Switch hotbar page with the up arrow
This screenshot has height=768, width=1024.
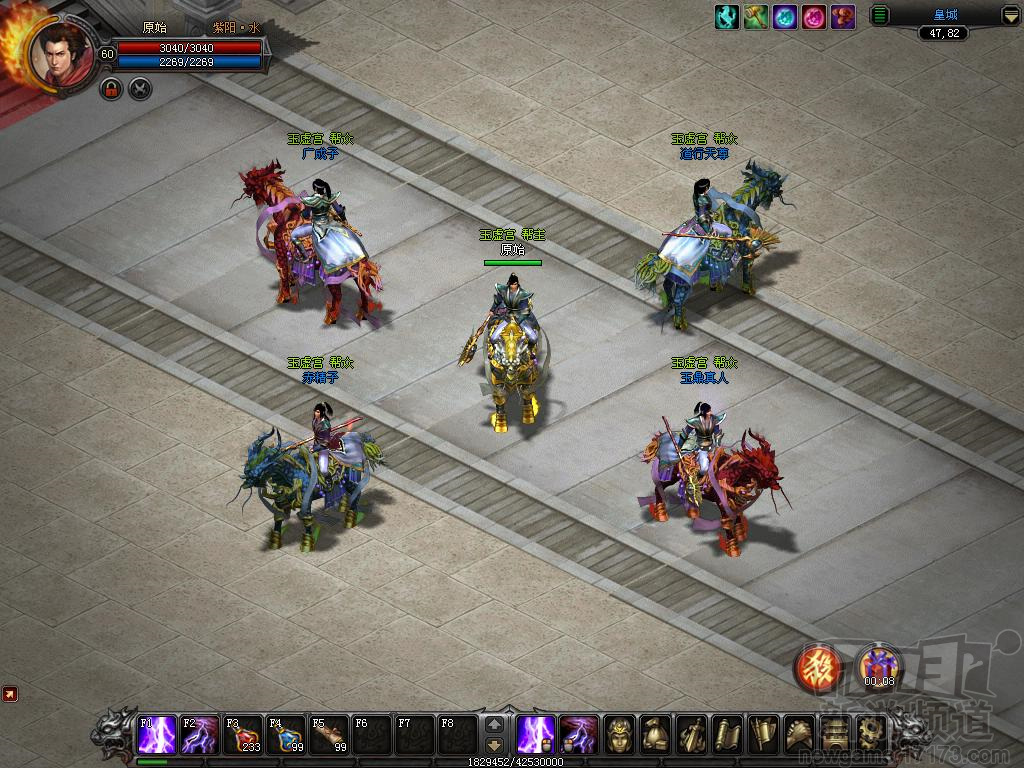494,724
